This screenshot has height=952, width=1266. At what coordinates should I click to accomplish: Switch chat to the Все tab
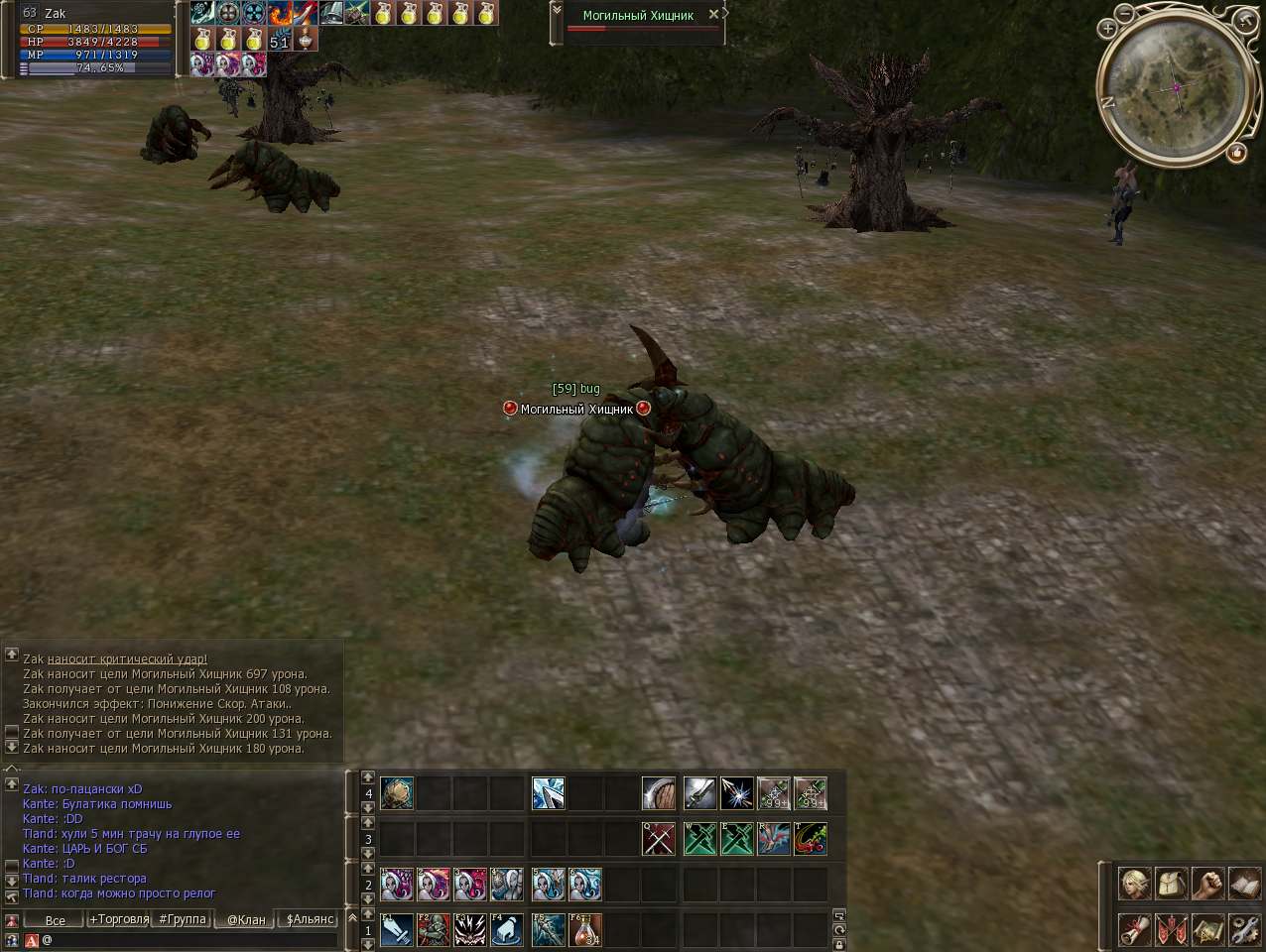point(55,920)
